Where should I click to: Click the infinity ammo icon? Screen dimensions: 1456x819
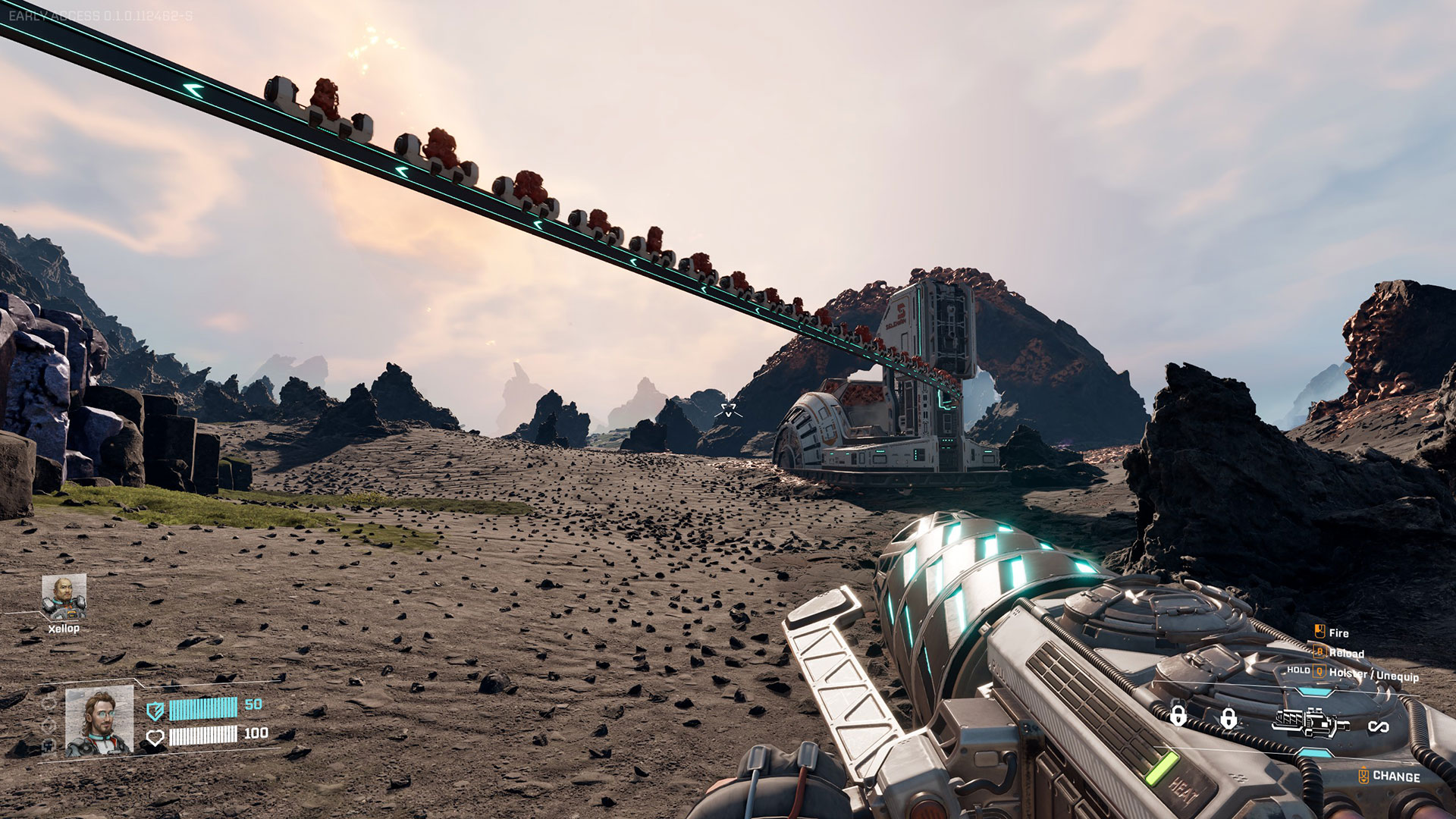point(1378,727)
